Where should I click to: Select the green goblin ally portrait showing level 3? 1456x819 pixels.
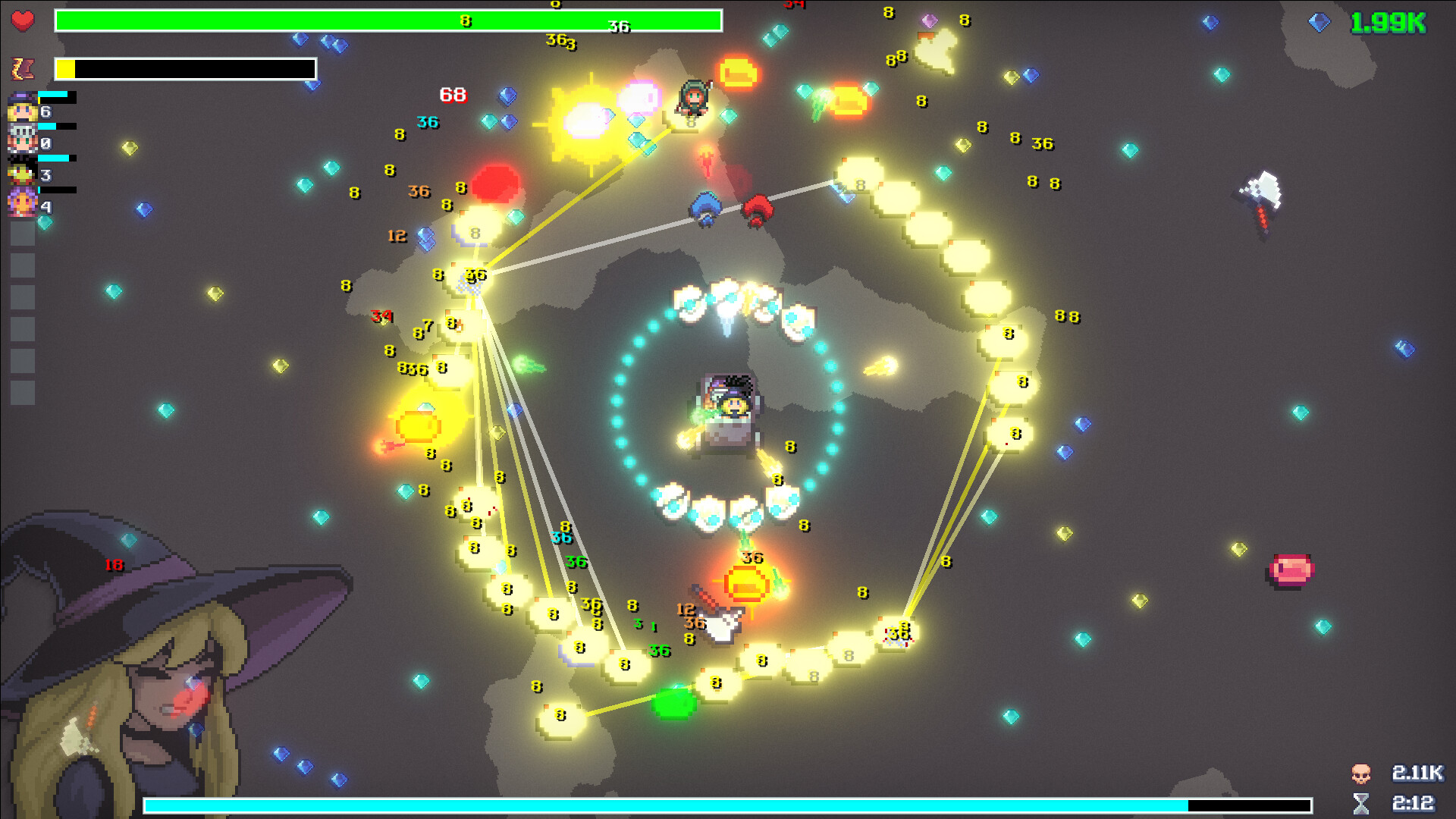(x=21, y=168)
